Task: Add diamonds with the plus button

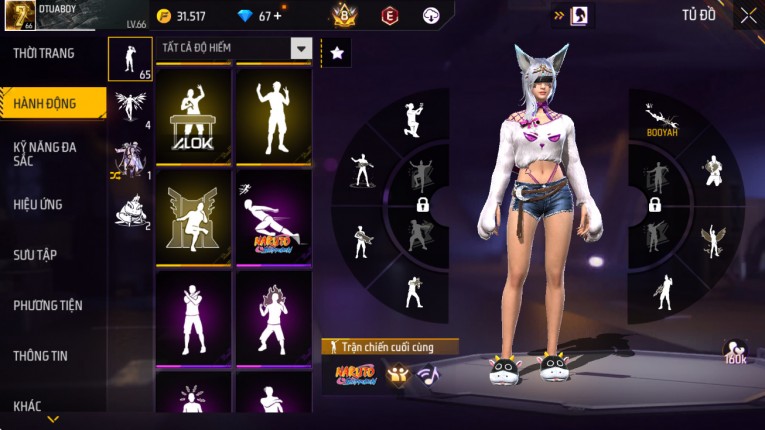Action: tap(277, 16)
